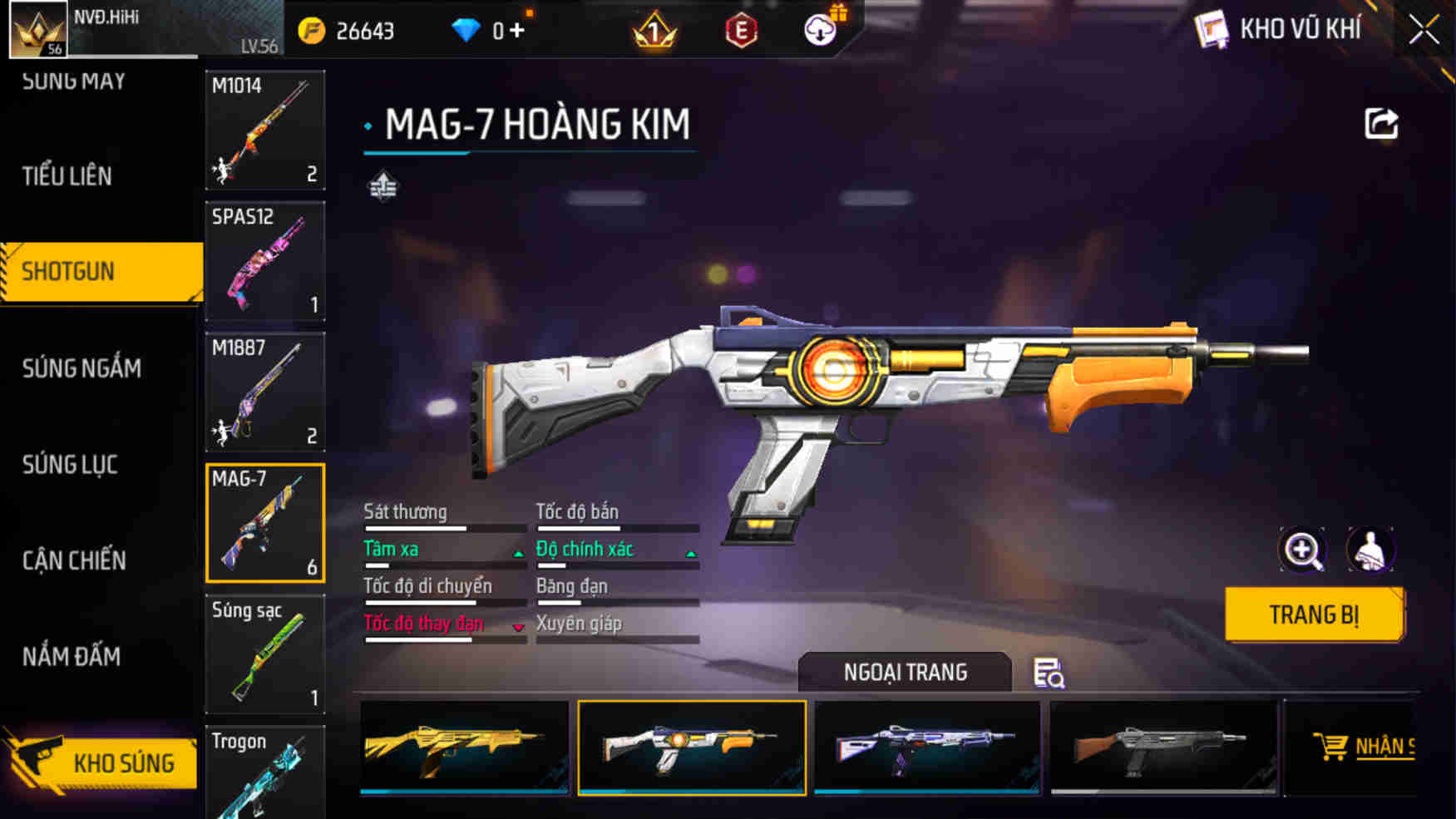Image resolution: width=1456 pixels, height=819 pixels.
Task: Select the golden yellow MAG-7 skin thumbnail
Action: pos(464,747)
